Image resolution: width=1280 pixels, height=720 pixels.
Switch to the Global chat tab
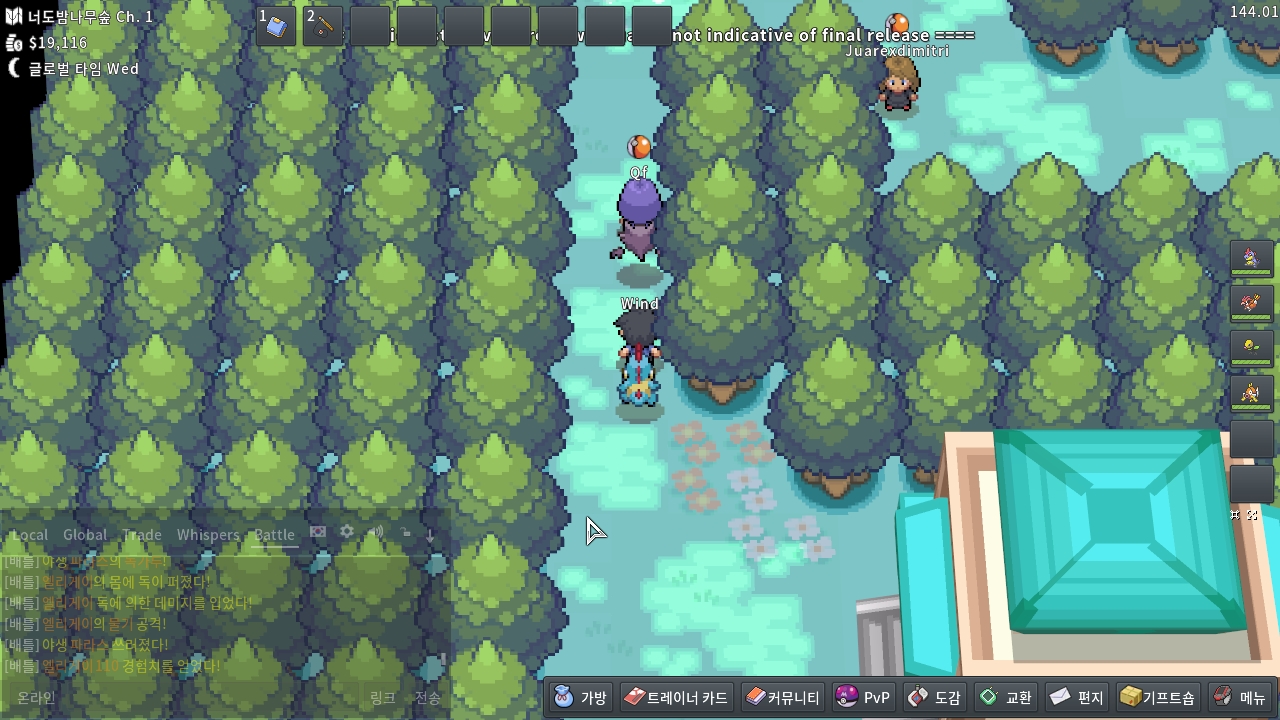pyautogui.click(x=85, y=535)
